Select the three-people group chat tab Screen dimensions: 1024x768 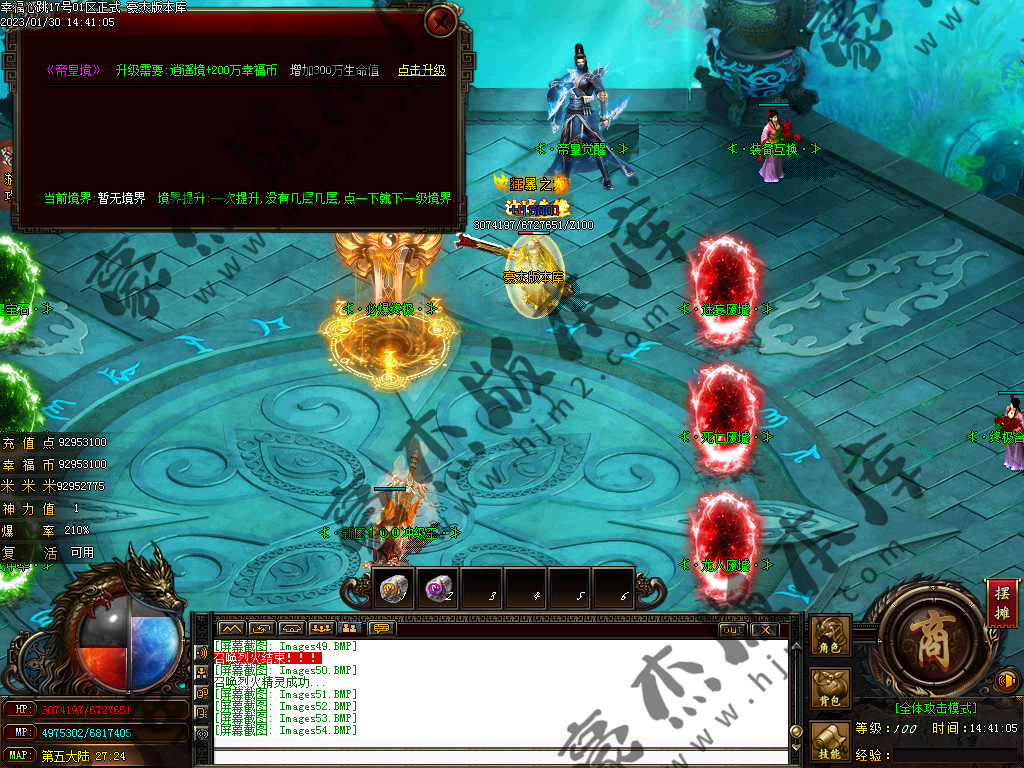(321, 629)
